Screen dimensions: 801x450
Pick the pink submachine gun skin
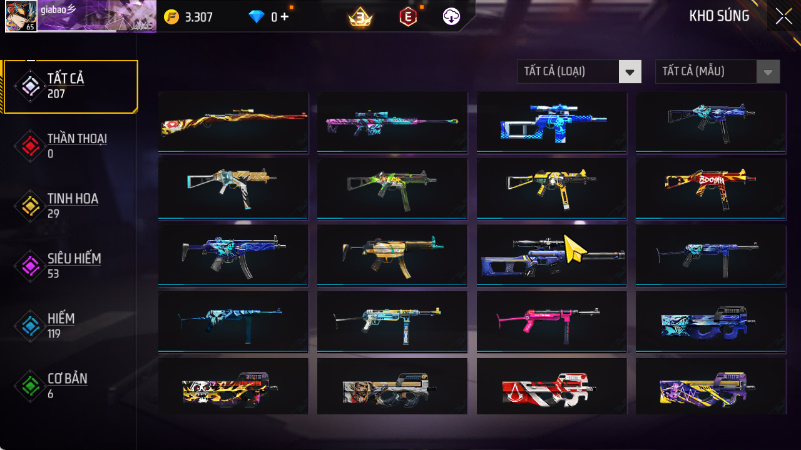(551, 318)
